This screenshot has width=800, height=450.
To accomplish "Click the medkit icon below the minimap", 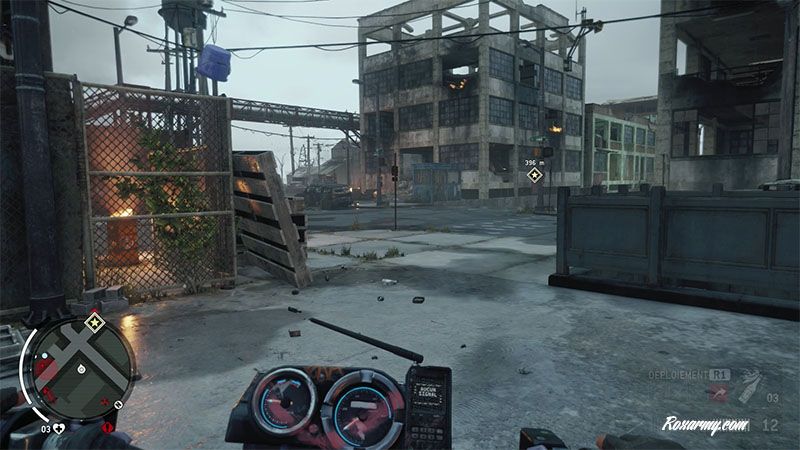I will click(59, 428).
